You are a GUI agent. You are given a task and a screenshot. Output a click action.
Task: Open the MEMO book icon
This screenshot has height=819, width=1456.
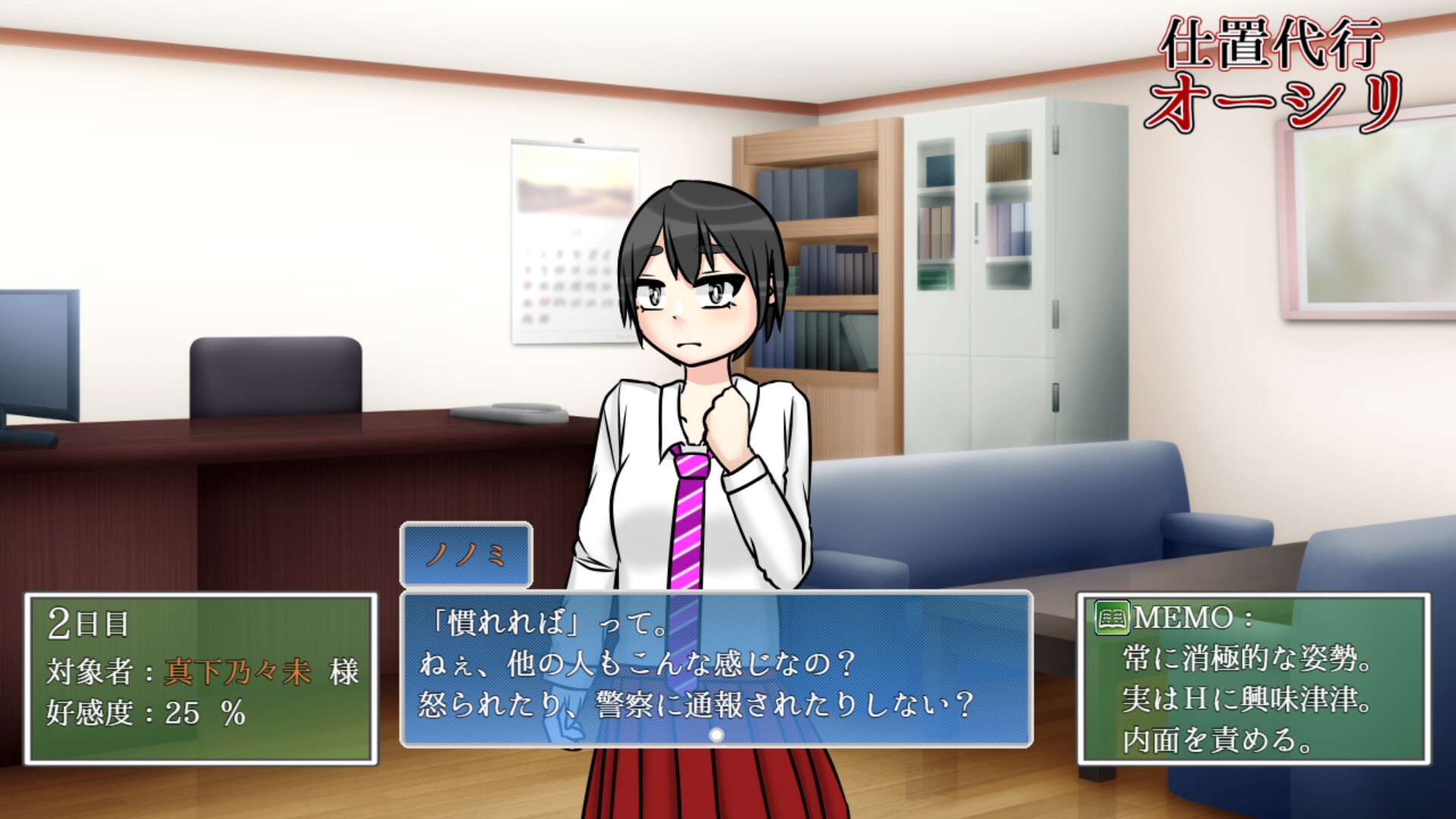[1112, 618]
